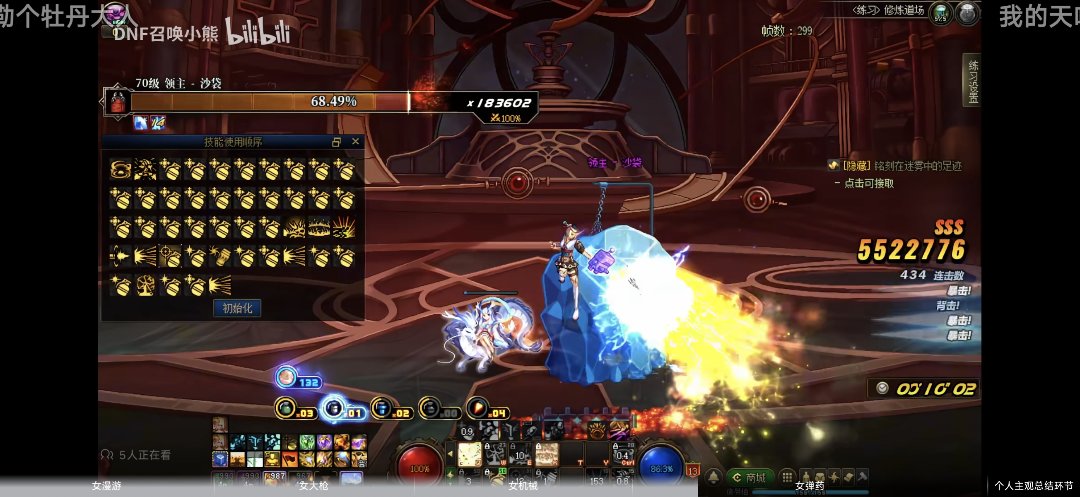Select the target-crosshair grenade skill icon

coord(170,256)
